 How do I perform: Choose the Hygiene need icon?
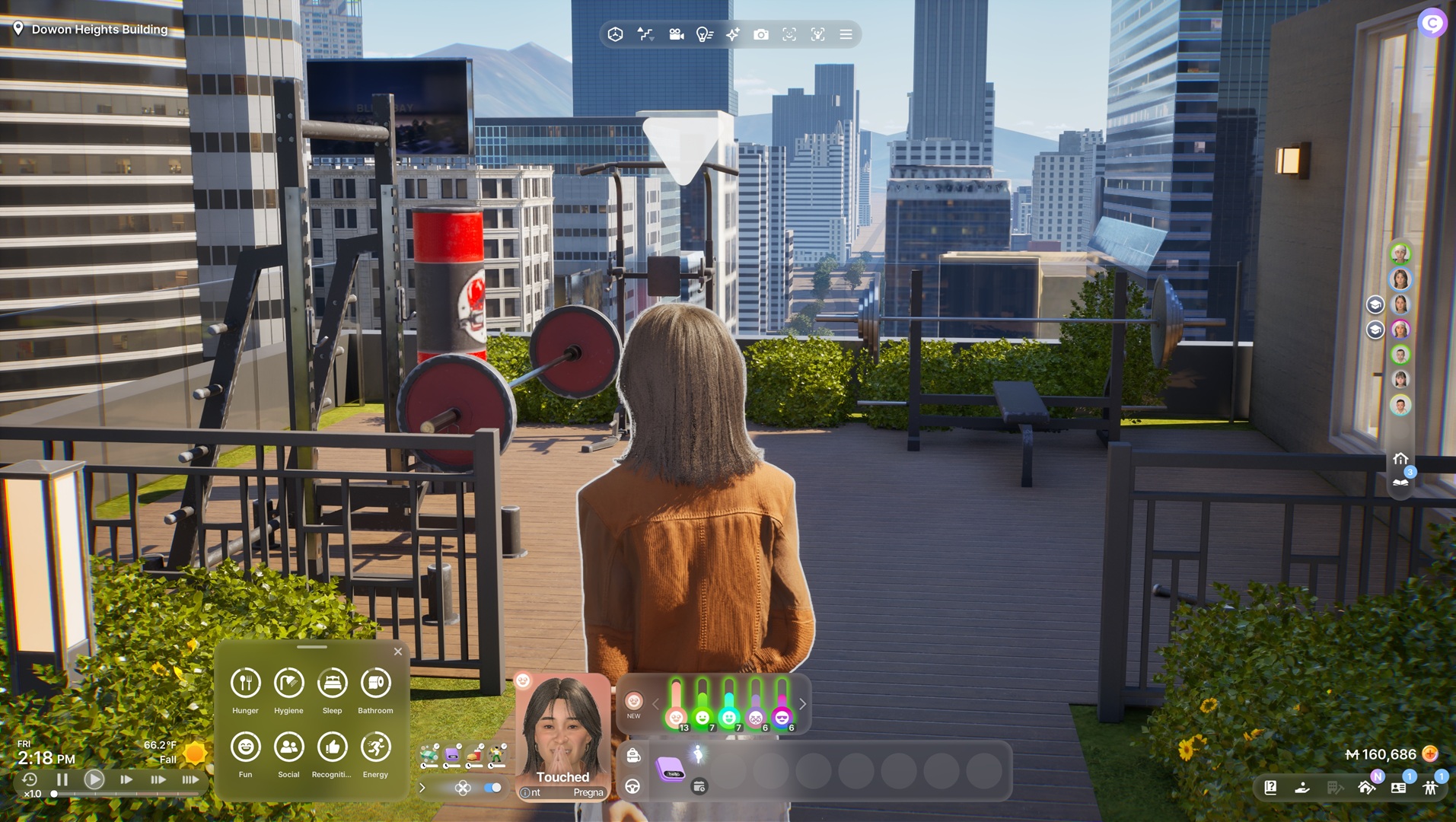click(x=288, y=683)
